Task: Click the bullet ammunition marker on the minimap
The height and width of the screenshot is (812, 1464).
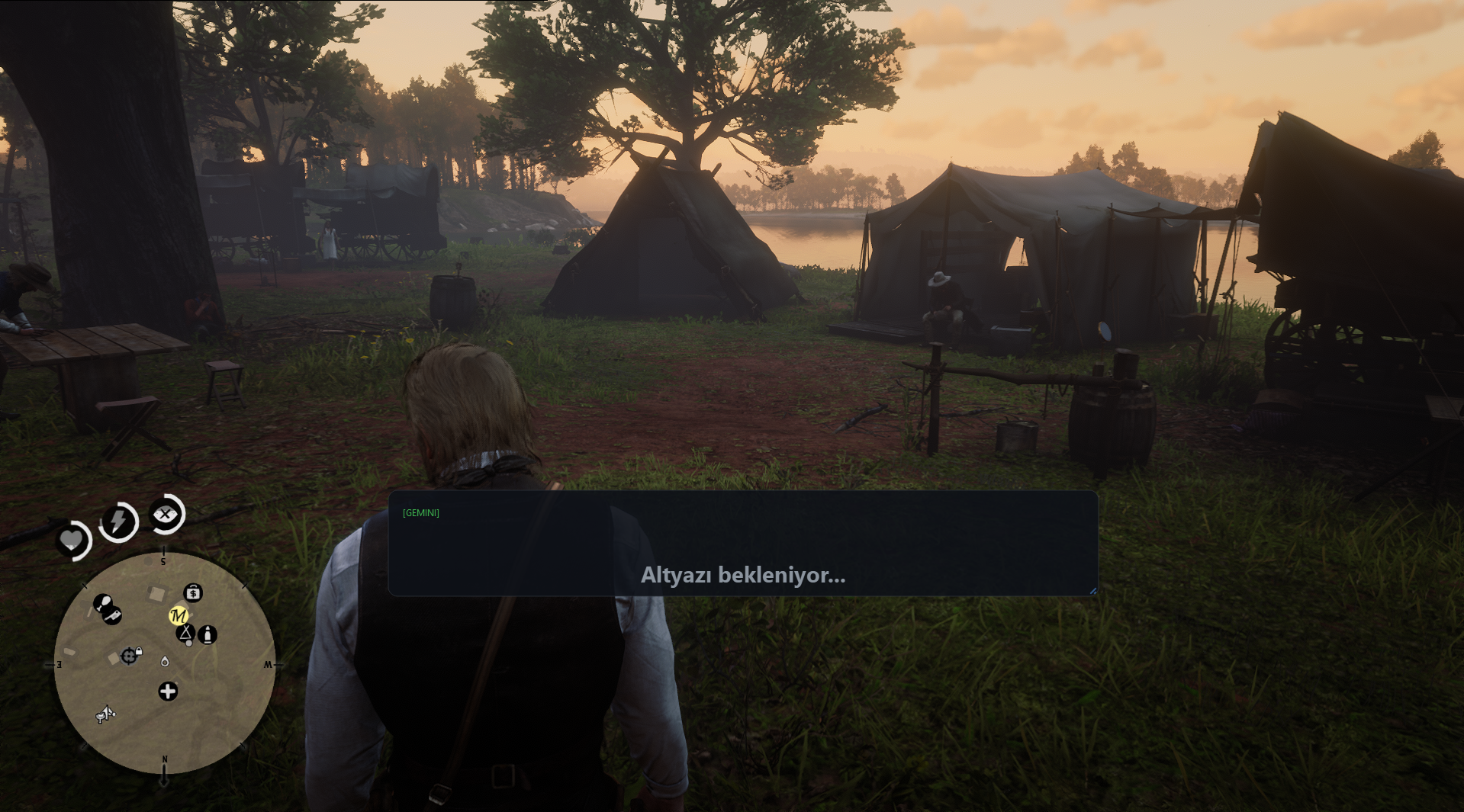Action: click(208, 634)
